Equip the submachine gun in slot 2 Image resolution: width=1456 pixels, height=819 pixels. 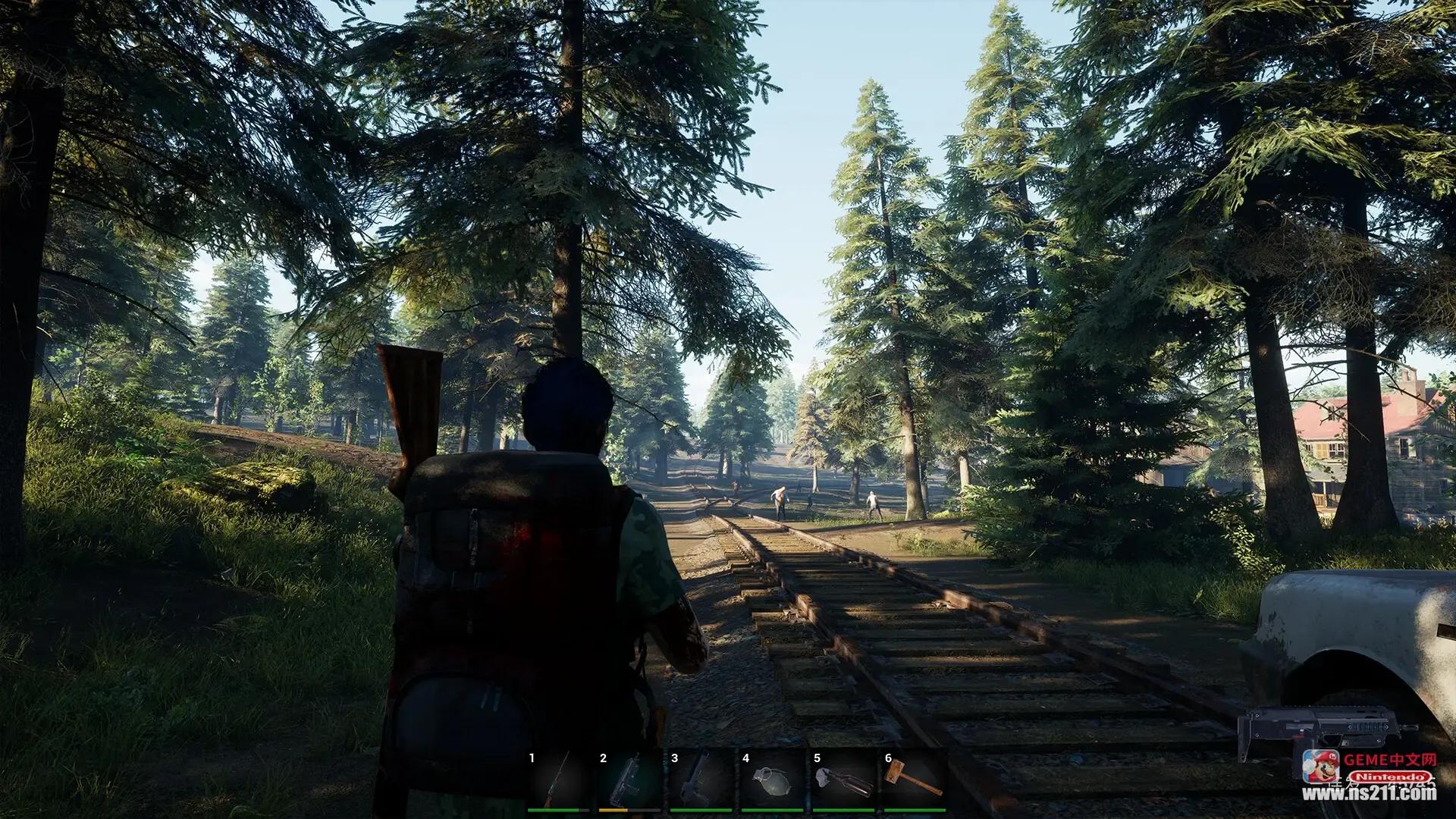(629, 780)
